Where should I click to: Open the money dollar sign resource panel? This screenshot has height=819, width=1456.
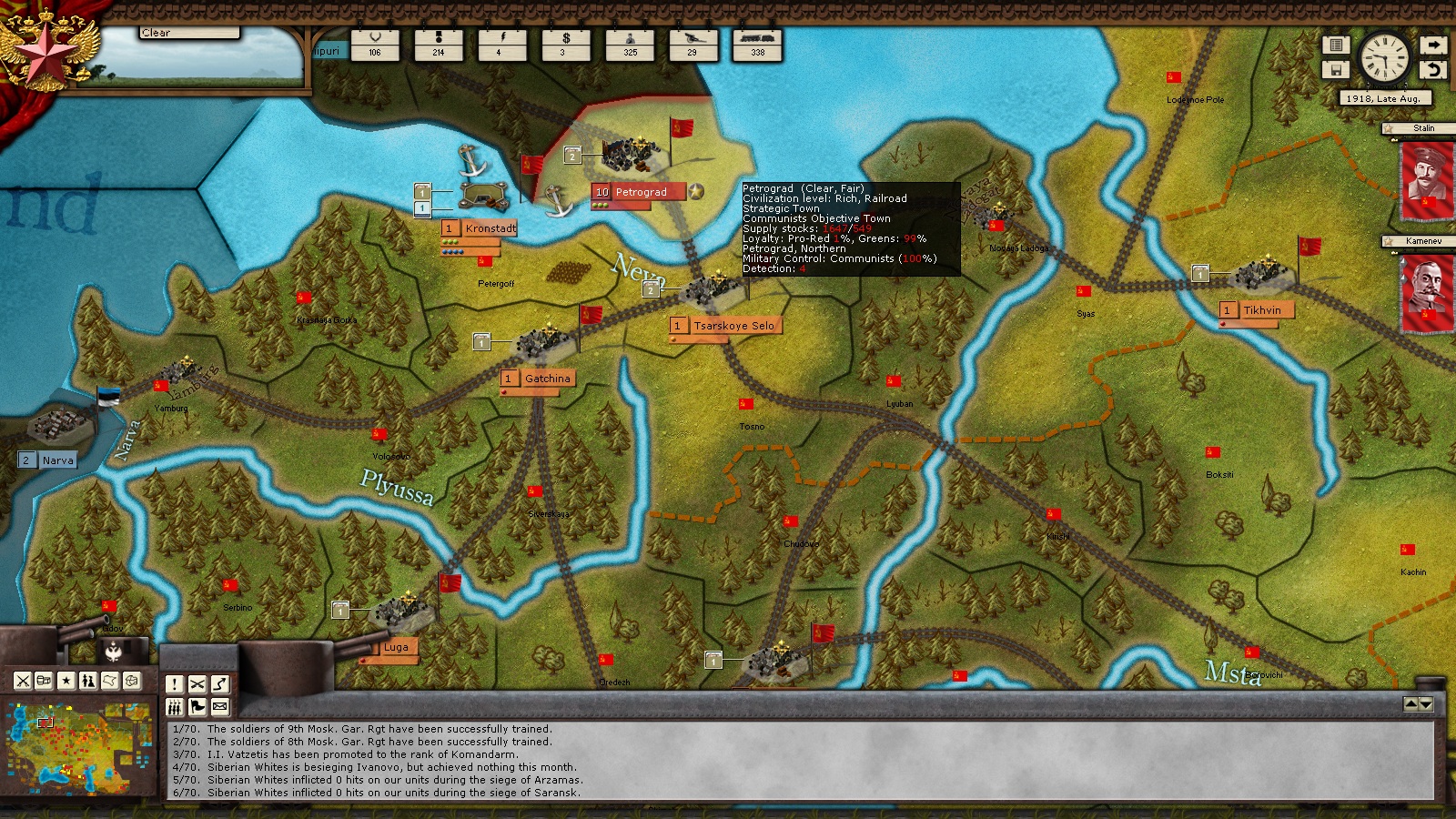point(566,44)
